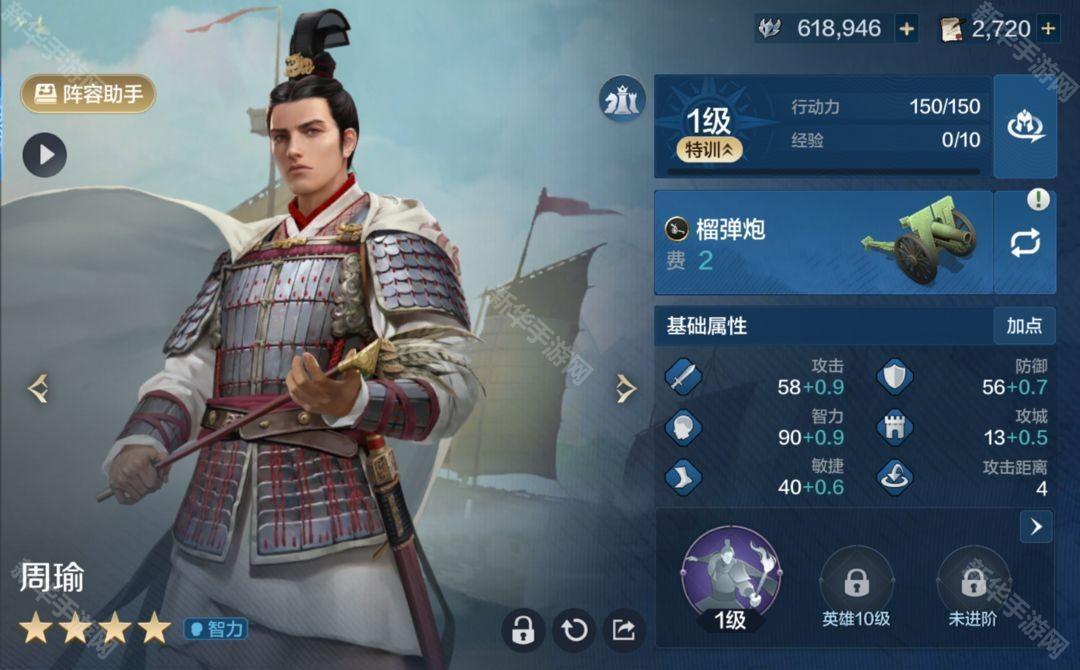Select the level 1 purple skill icon
The width and height of the screenshot is (1080, 670).
click(x=730, y=574)
